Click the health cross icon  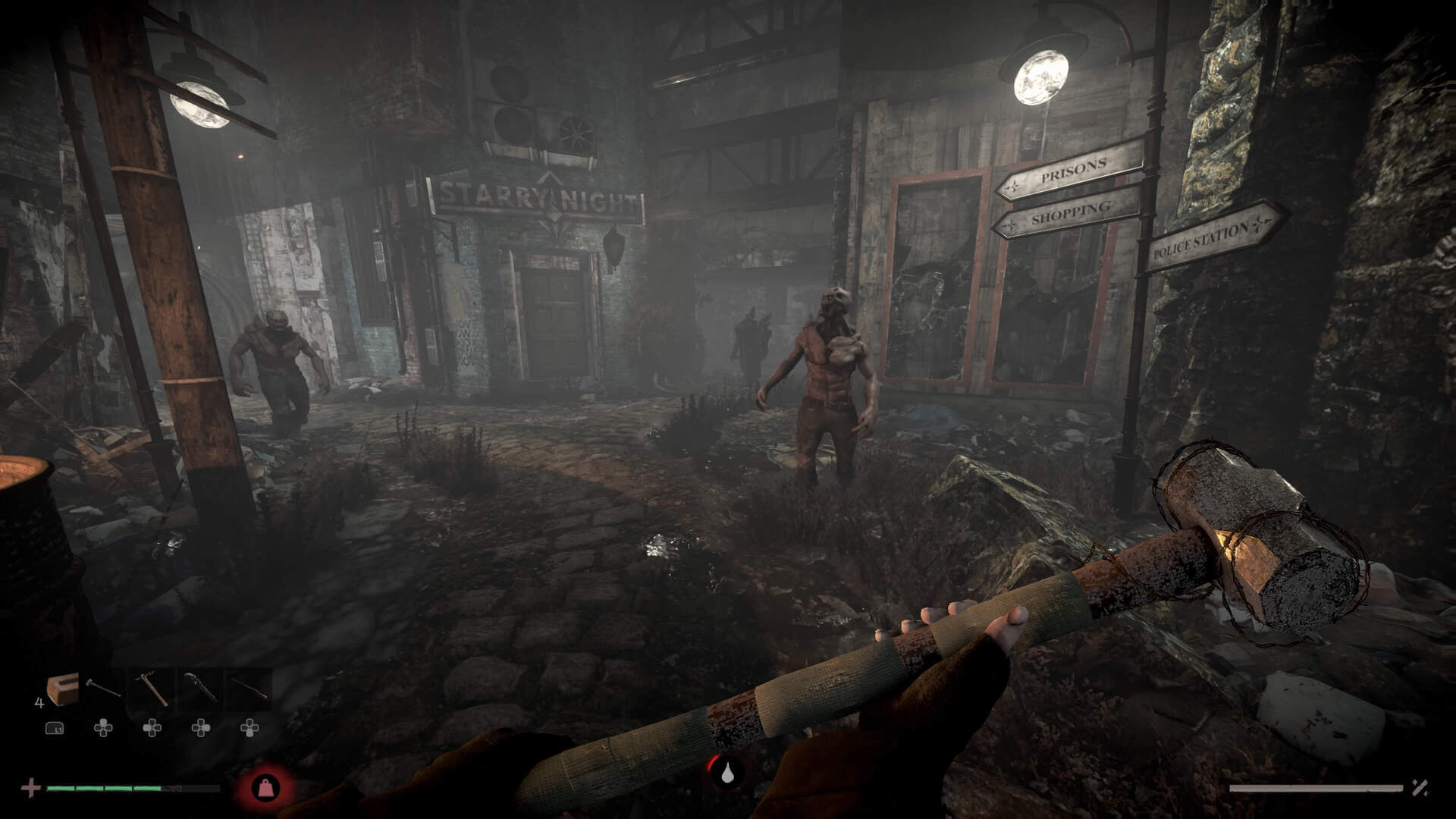tap(31, 788)
